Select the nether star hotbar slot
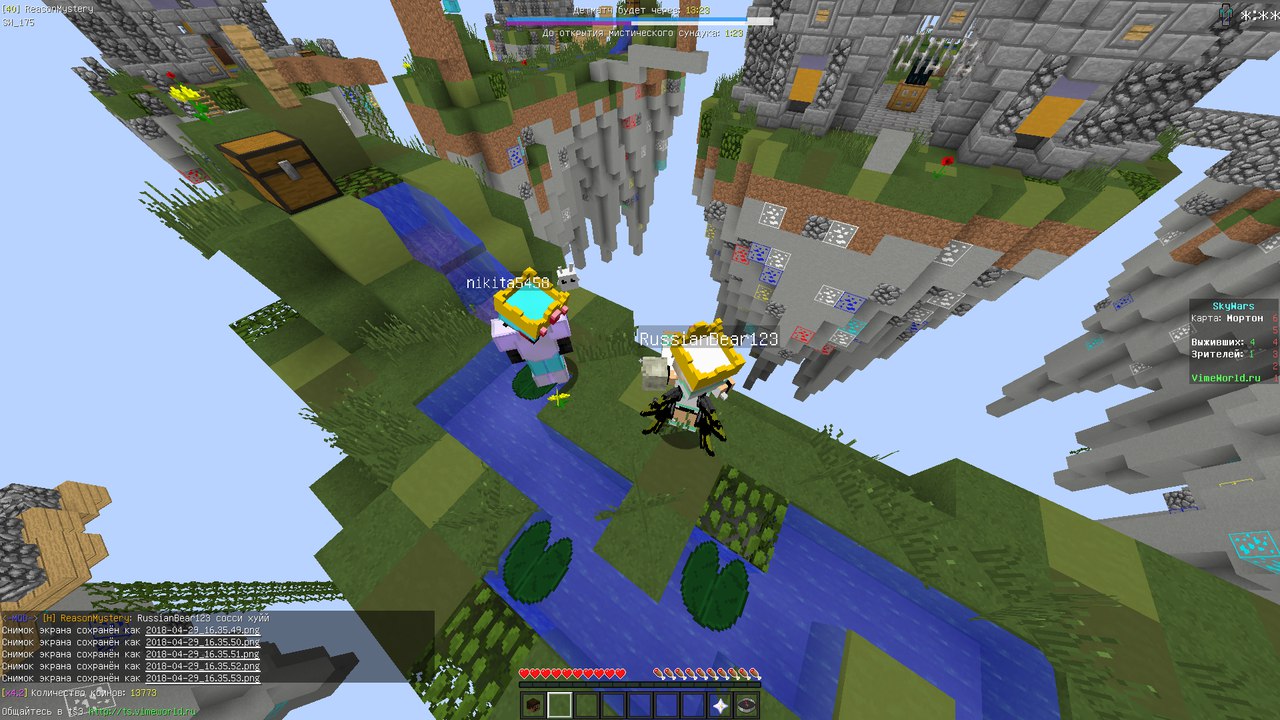The image size is (1280, 720). pyautogui.click(x=722, y=705)
